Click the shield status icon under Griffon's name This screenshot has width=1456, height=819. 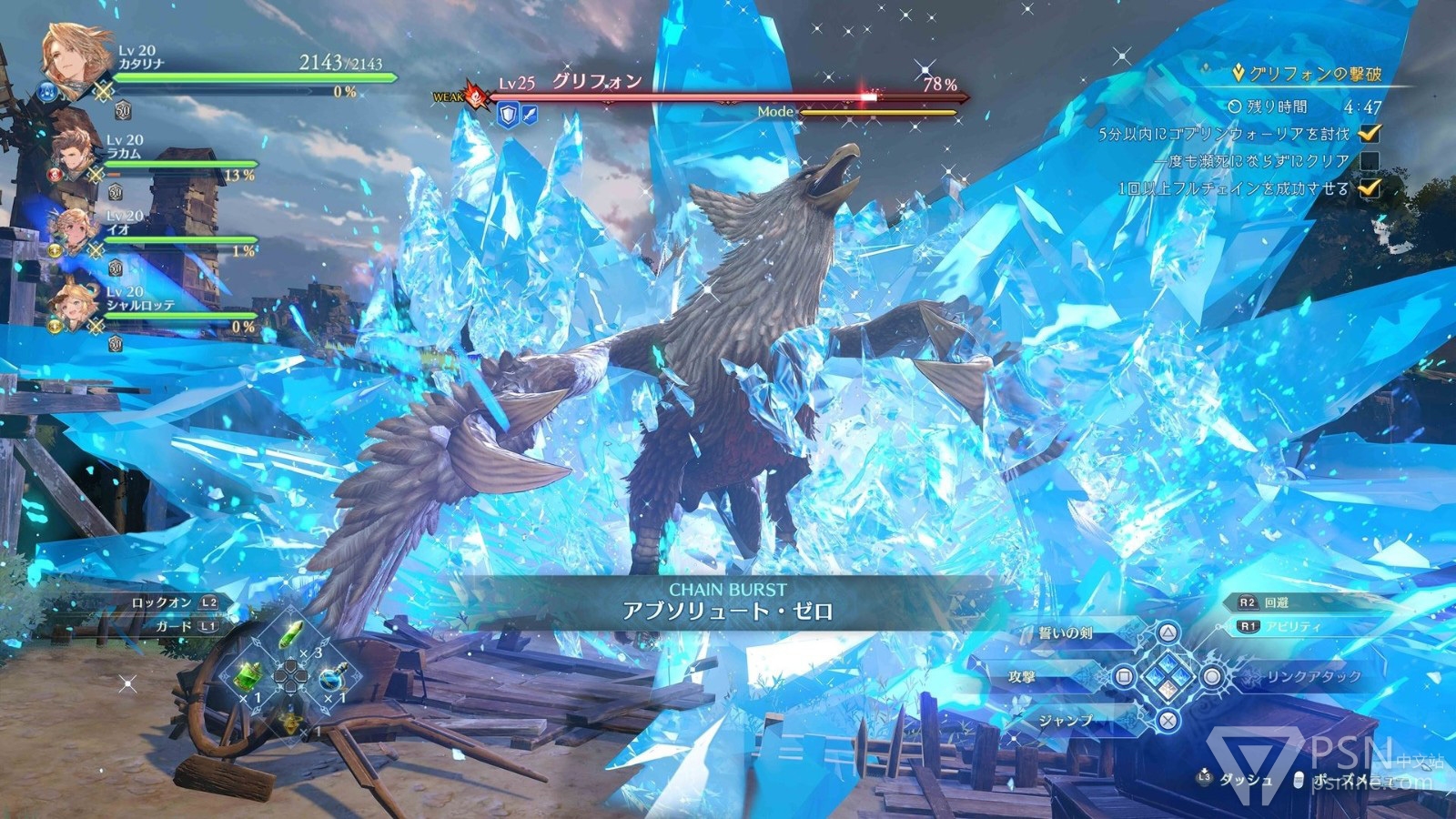tap(507, 114)
